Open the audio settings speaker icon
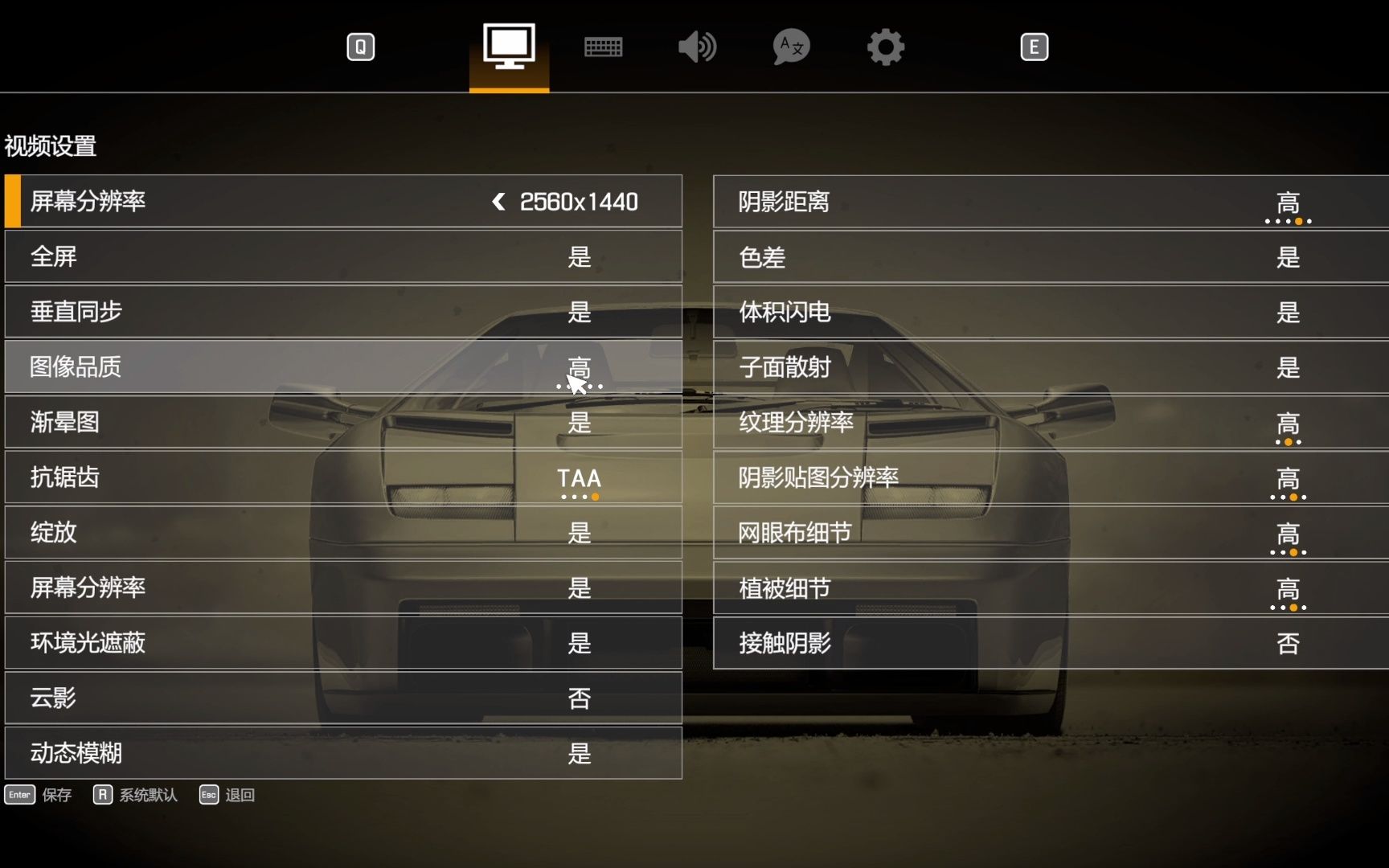 click(x=696, y=46)
